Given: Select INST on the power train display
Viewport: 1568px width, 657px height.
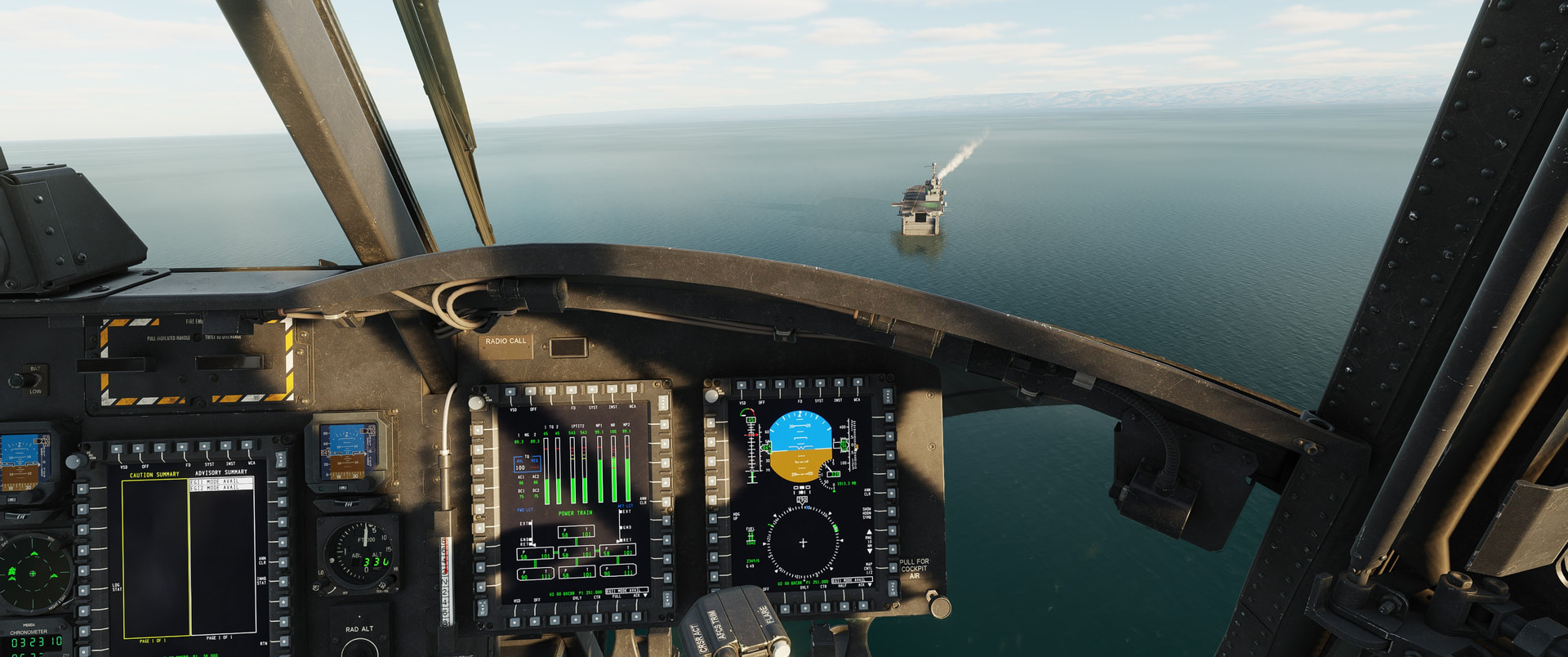Looking at the screenshot, I should coord(612,390).
